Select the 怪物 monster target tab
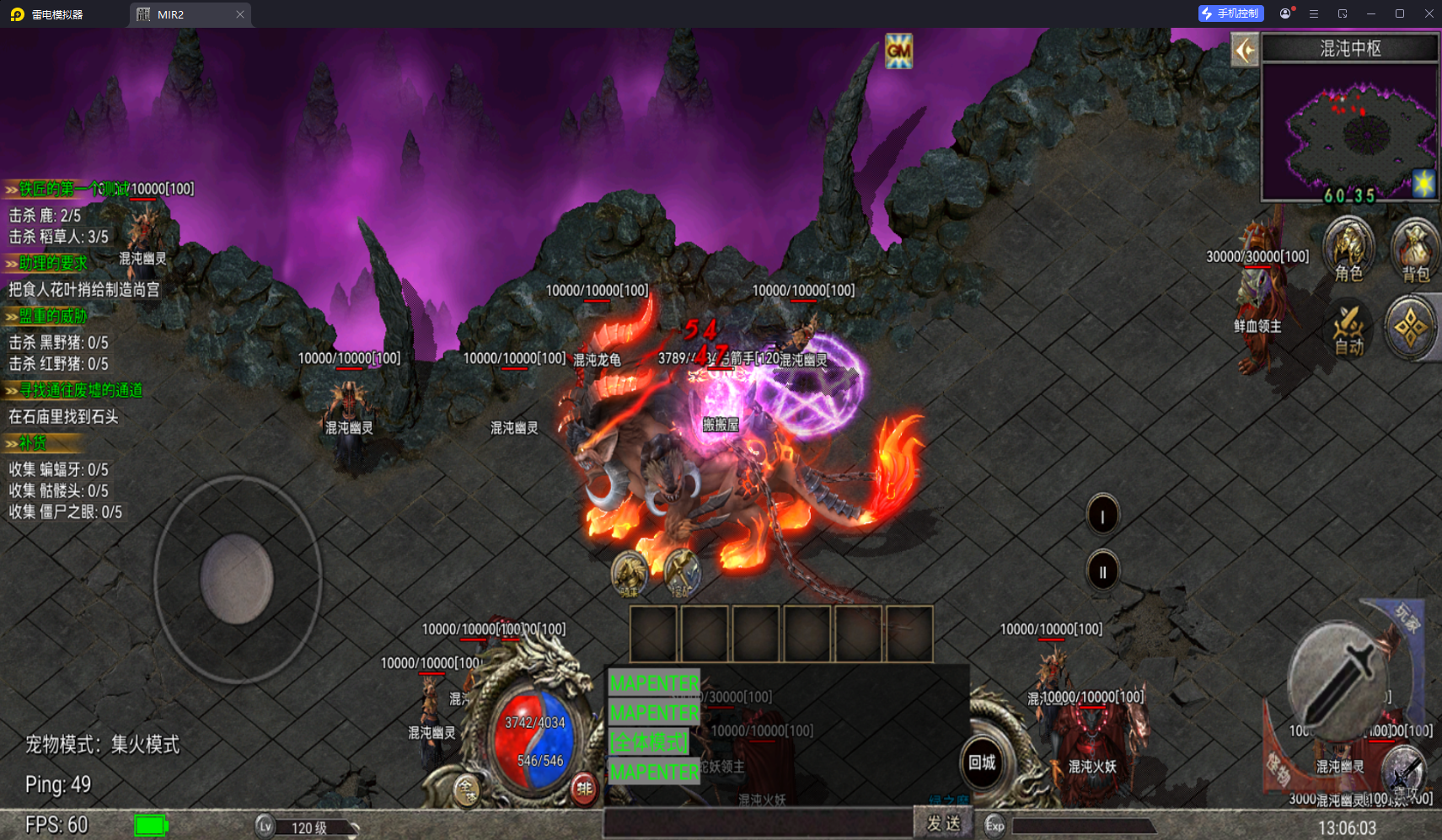This screenshot has height=840, width=1442. (x=1279, y=768)
